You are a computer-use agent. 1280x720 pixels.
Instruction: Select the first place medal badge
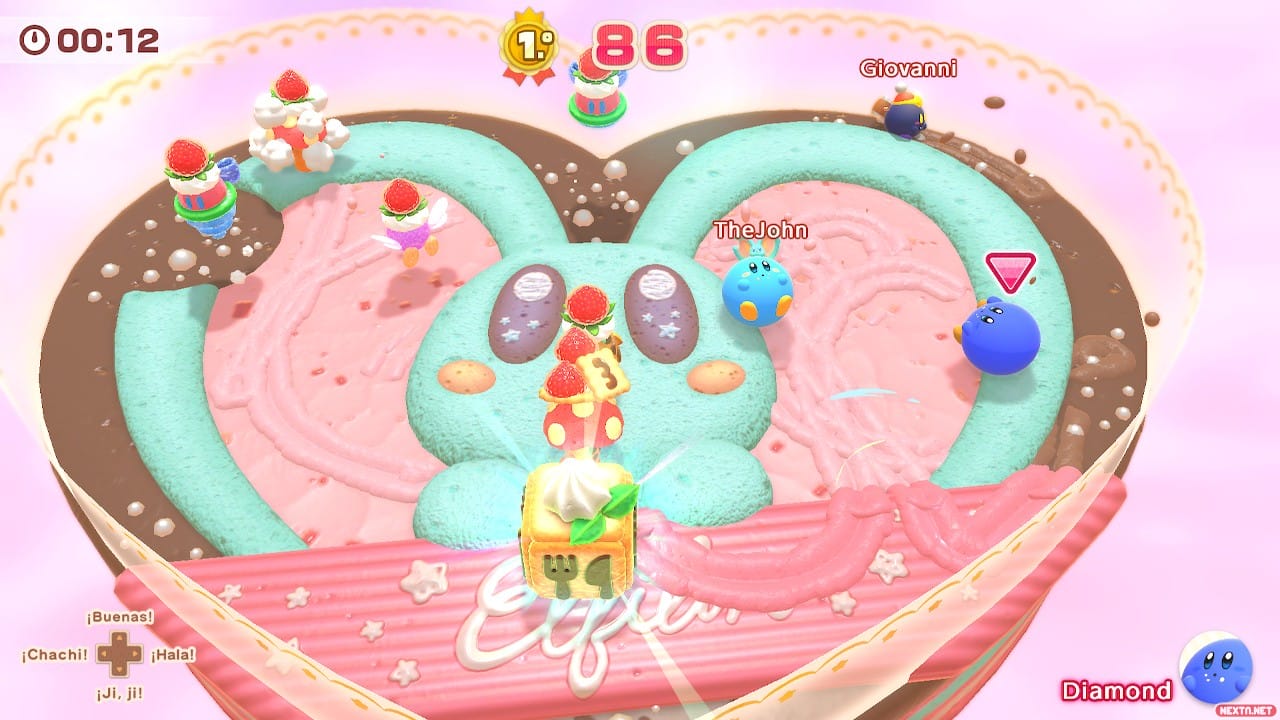(527, 45)
